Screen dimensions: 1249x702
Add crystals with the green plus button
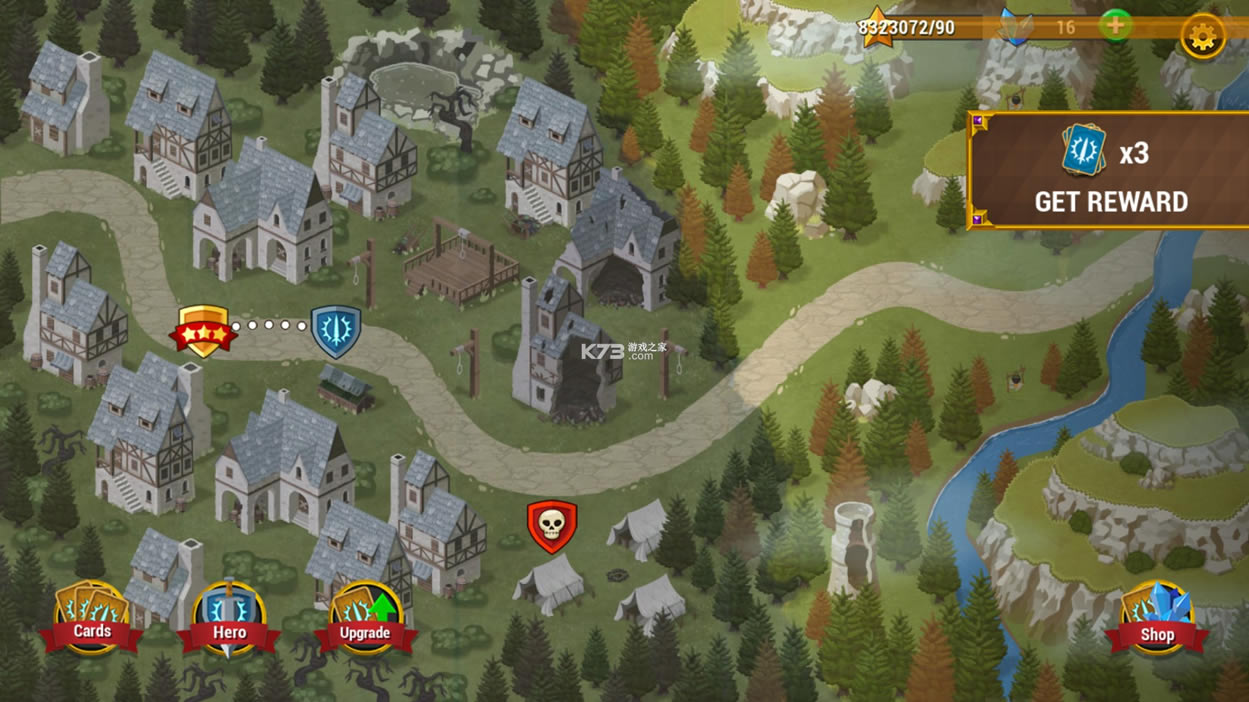click(x=1115, y=25)
